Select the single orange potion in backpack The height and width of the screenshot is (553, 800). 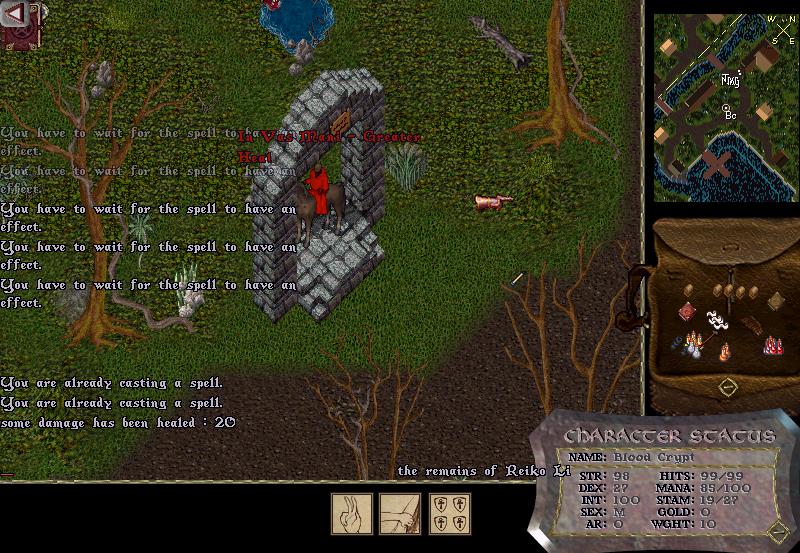pos(725,351)
